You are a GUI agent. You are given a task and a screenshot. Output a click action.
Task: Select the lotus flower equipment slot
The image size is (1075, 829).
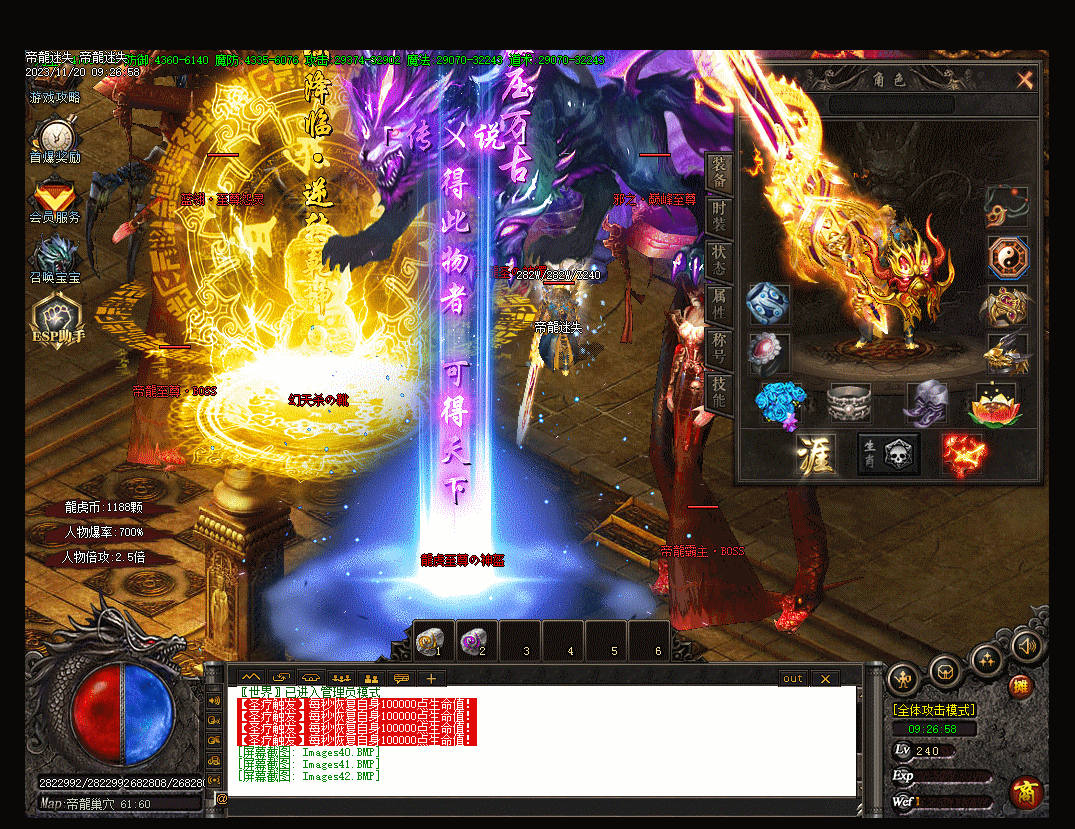(x=990, y=405)
